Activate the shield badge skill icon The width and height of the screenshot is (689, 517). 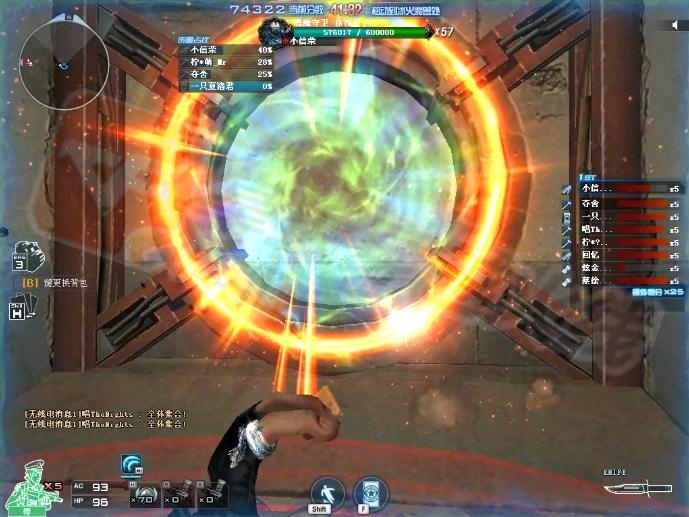click(371, 493)
